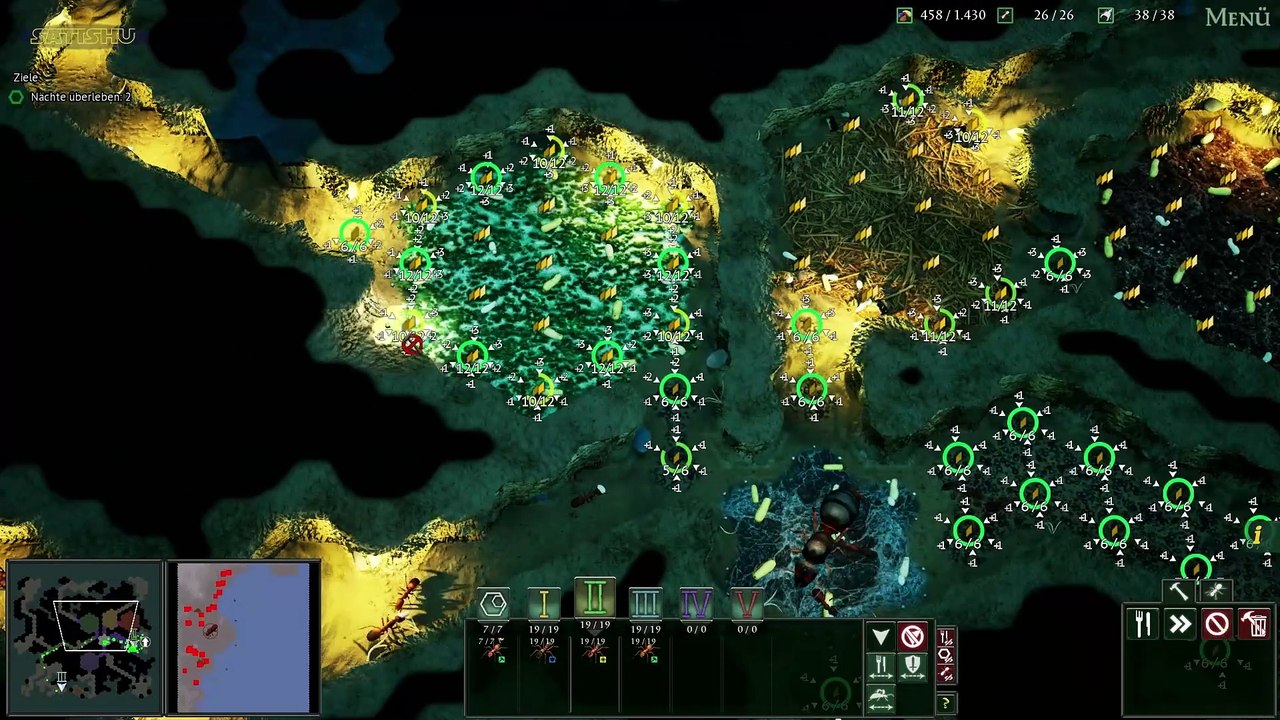Select the green pheromone group II tab
This screenshot has width=1280, height=720.
tap(594, 598)
